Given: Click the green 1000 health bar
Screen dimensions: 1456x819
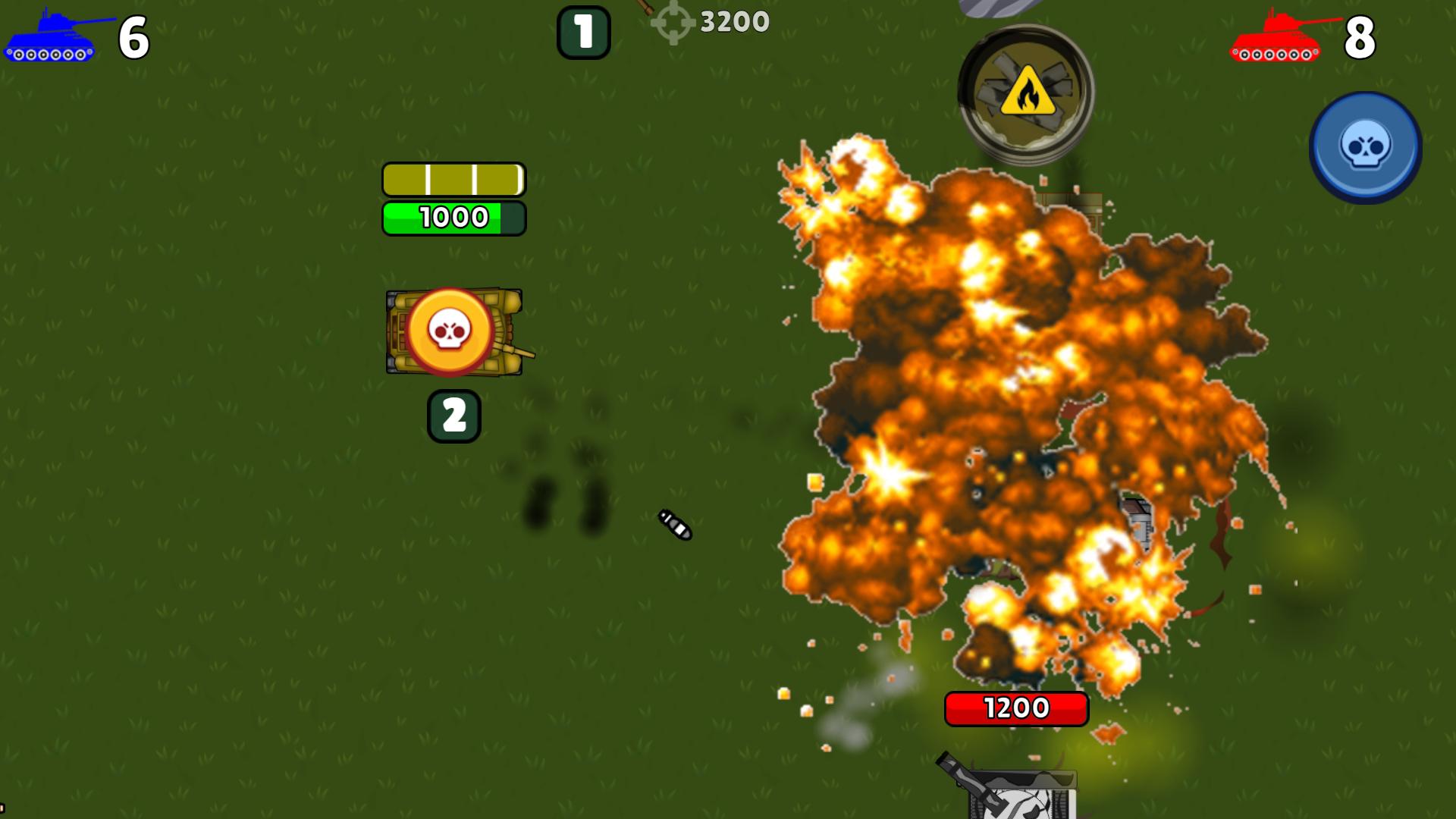Looking at the screenshot, I should [453, 218].
